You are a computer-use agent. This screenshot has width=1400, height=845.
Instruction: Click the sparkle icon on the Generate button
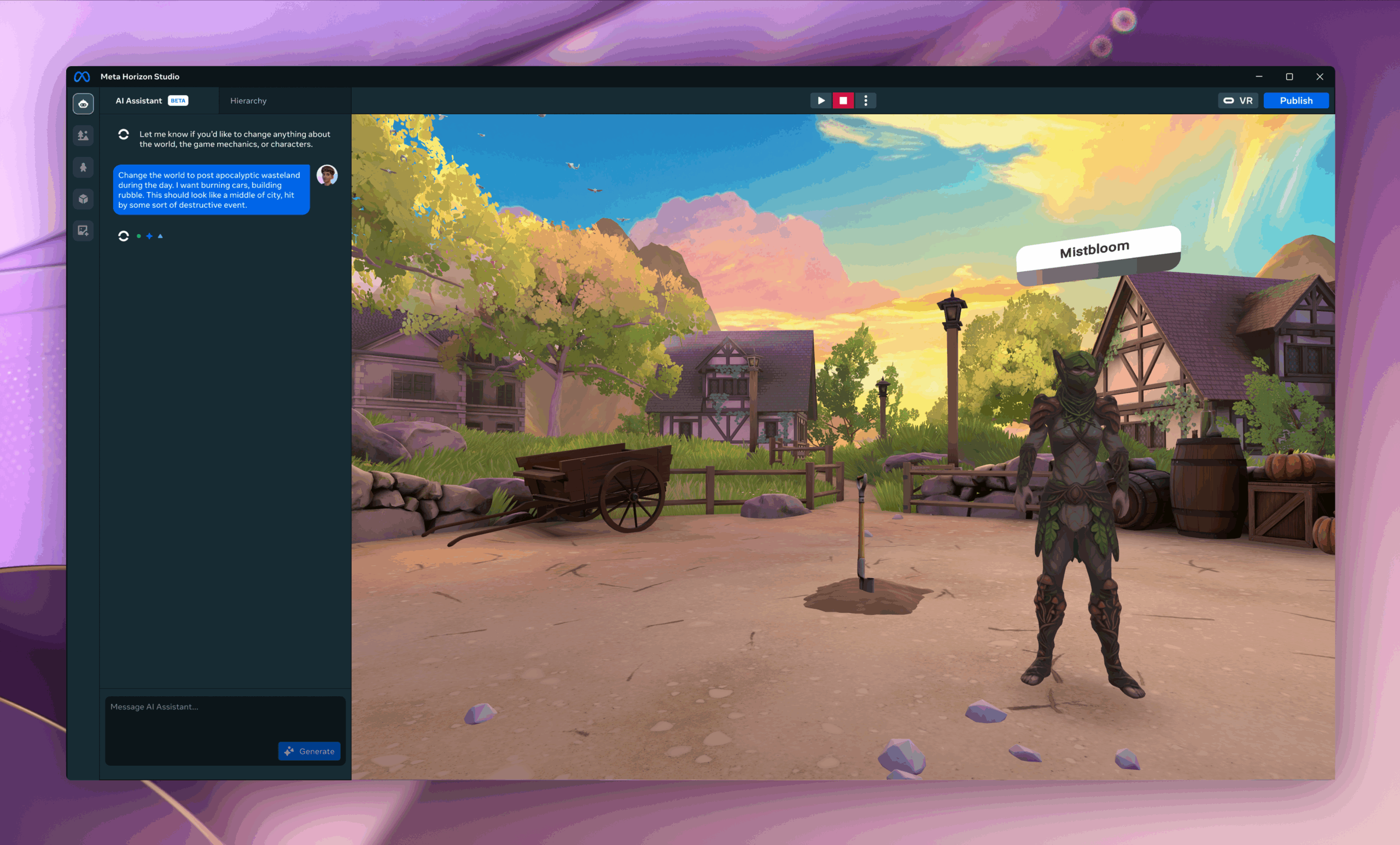coord(290,751)
